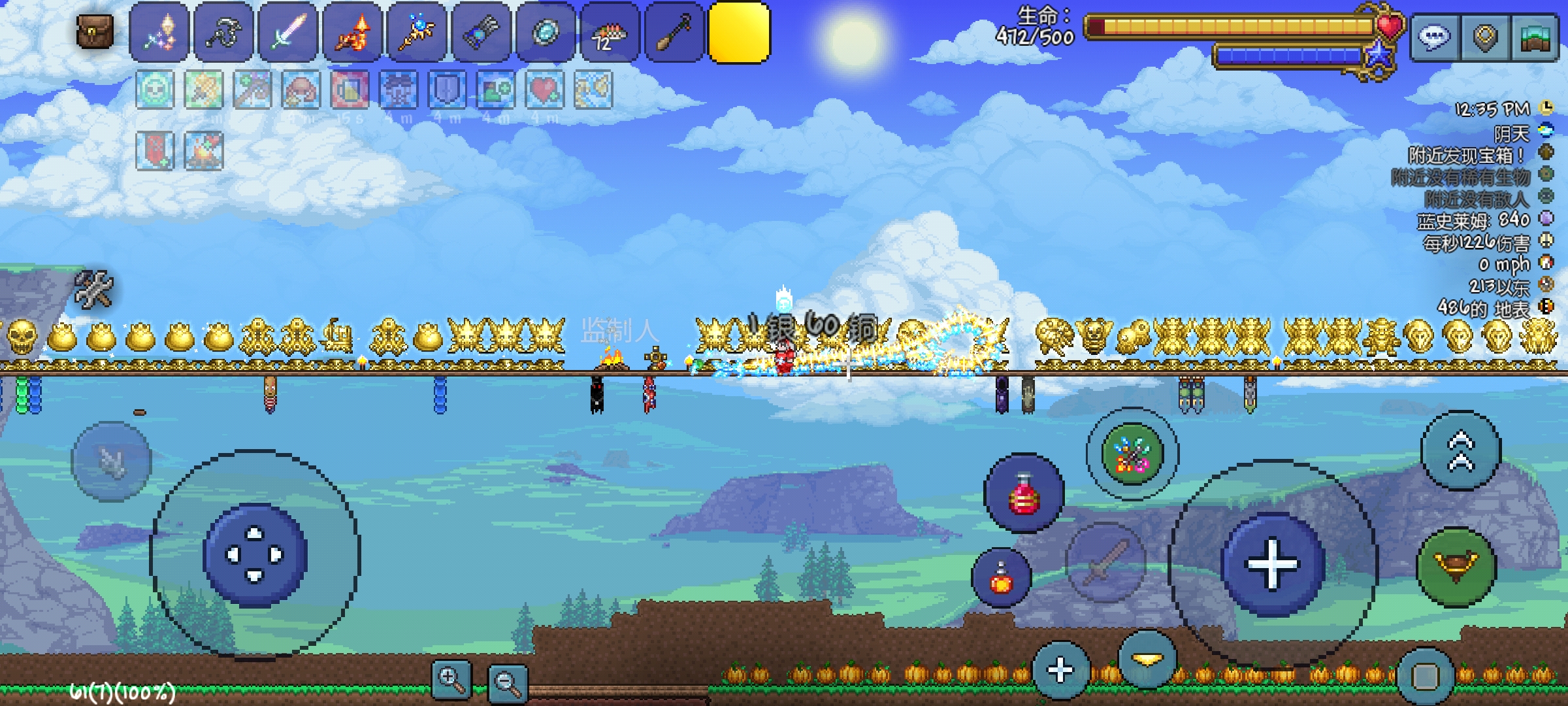Tap the crossed wrench and hammer settings icon
This screenshot has width=1568, height=706.
94,288
